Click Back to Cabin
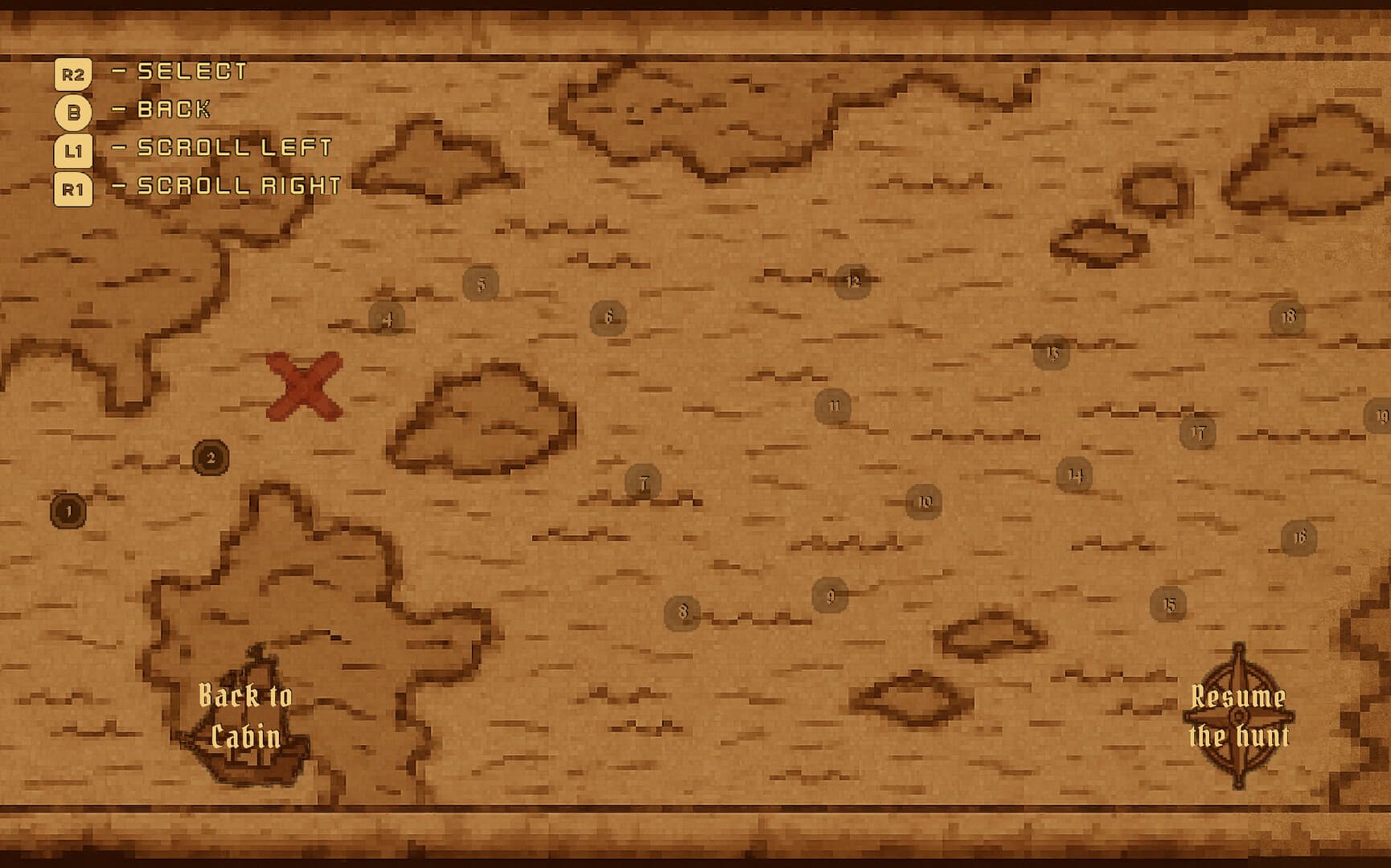Viewport: 1391px width, 868px height. pyautogui.click(x=246, y=715)
